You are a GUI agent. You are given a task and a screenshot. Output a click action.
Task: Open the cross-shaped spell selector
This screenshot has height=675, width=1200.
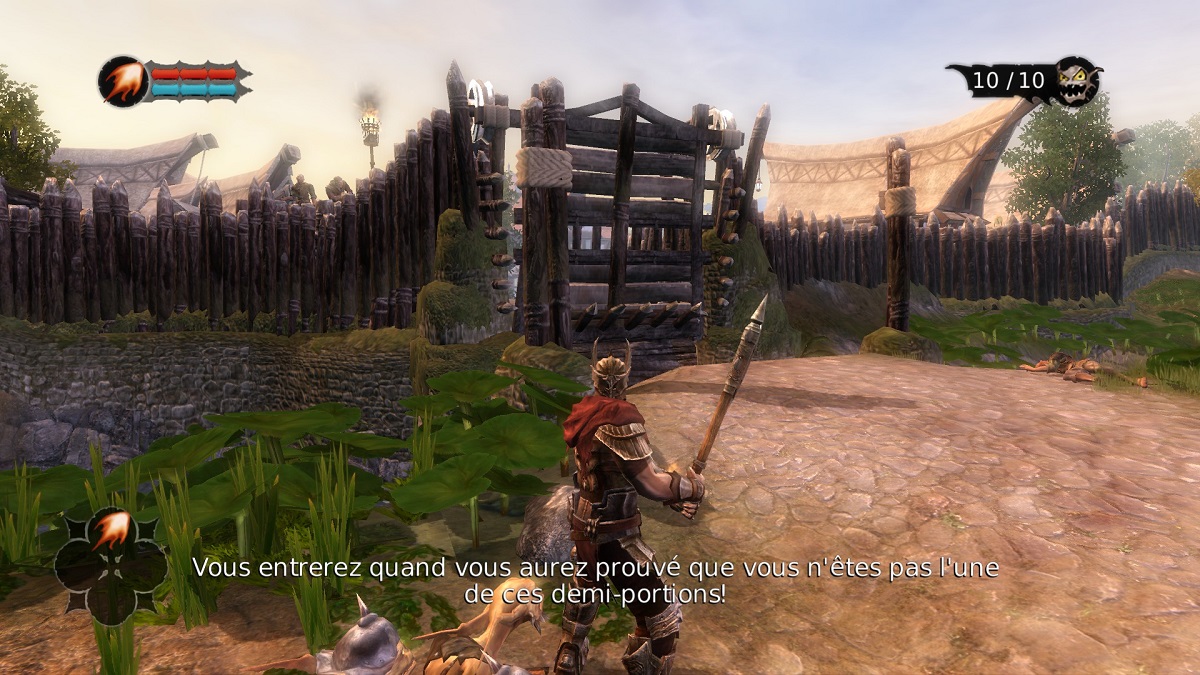110,565
